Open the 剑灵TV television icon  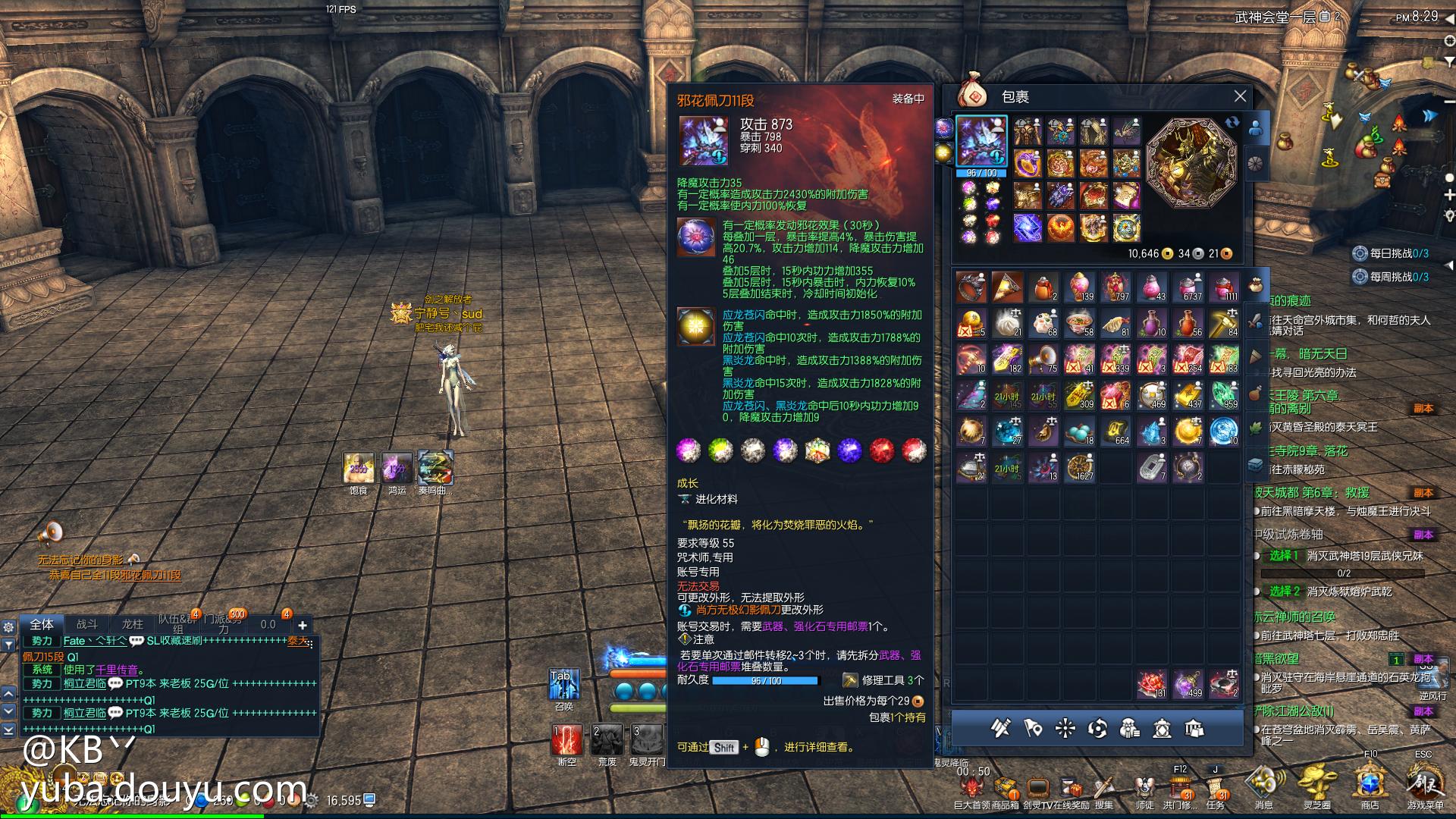pos(1037,788)
